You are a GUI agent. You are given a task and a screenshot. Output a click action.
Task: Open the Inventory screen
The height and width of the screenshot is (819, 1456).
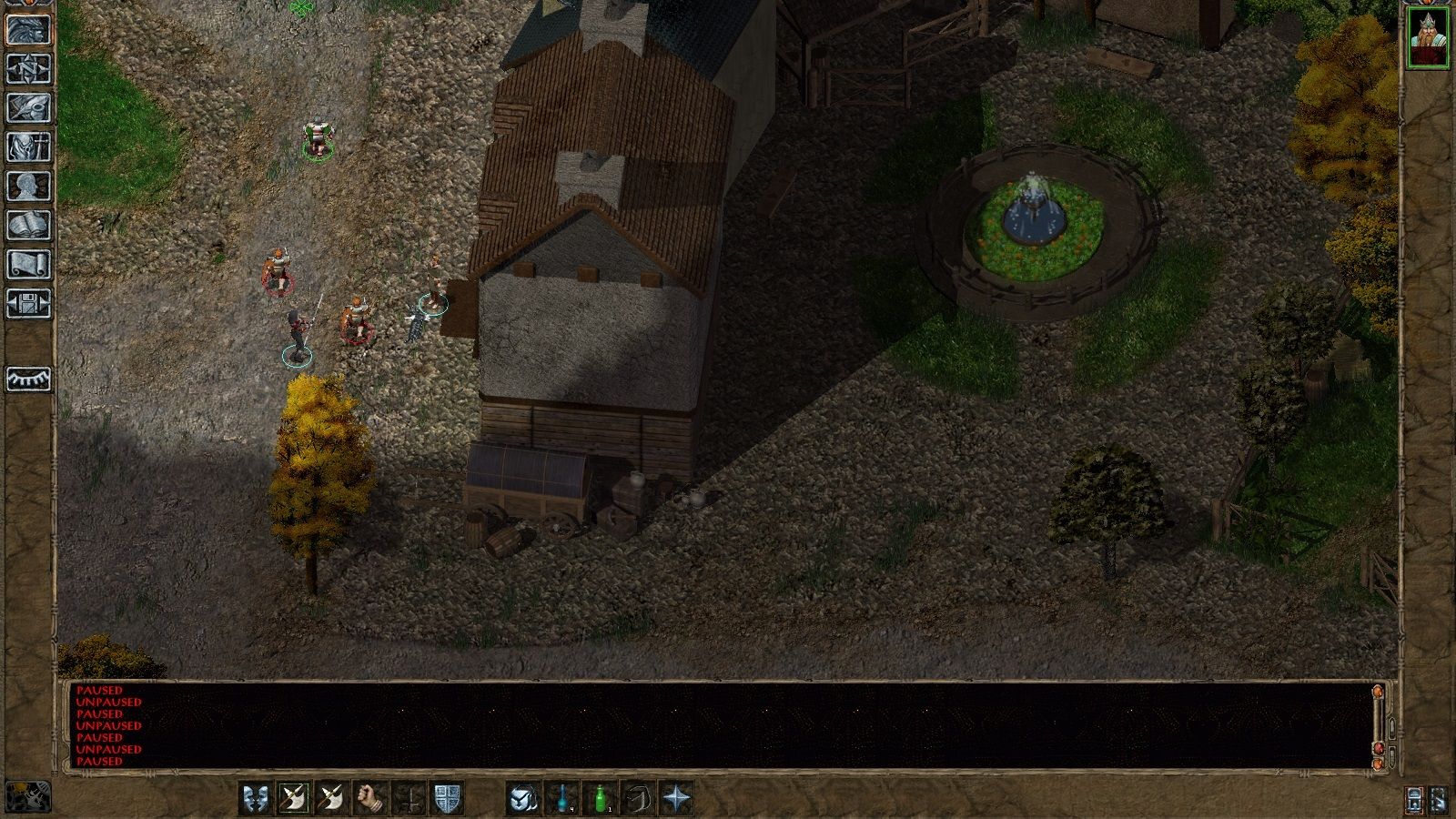[25, 145]
